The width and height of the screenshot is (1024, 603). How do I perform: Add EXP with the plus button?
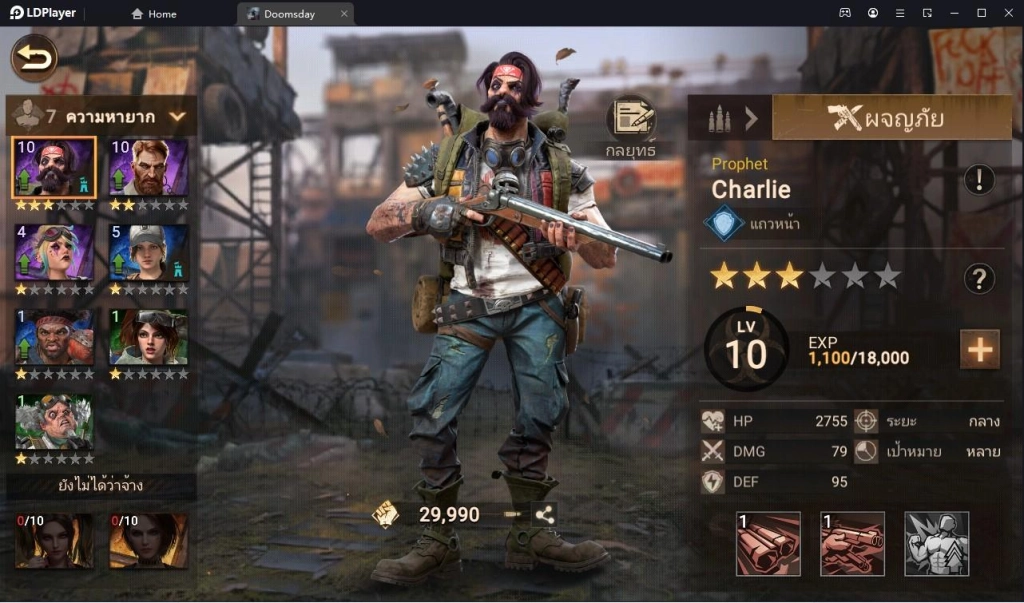(979, 349)
